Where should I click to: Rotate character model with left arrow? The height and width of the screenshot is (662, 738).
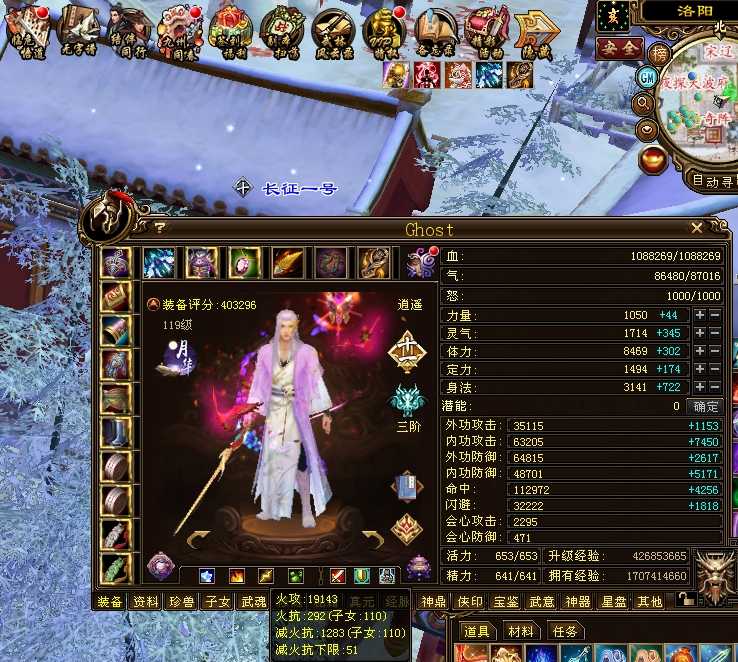click(198, 539)
